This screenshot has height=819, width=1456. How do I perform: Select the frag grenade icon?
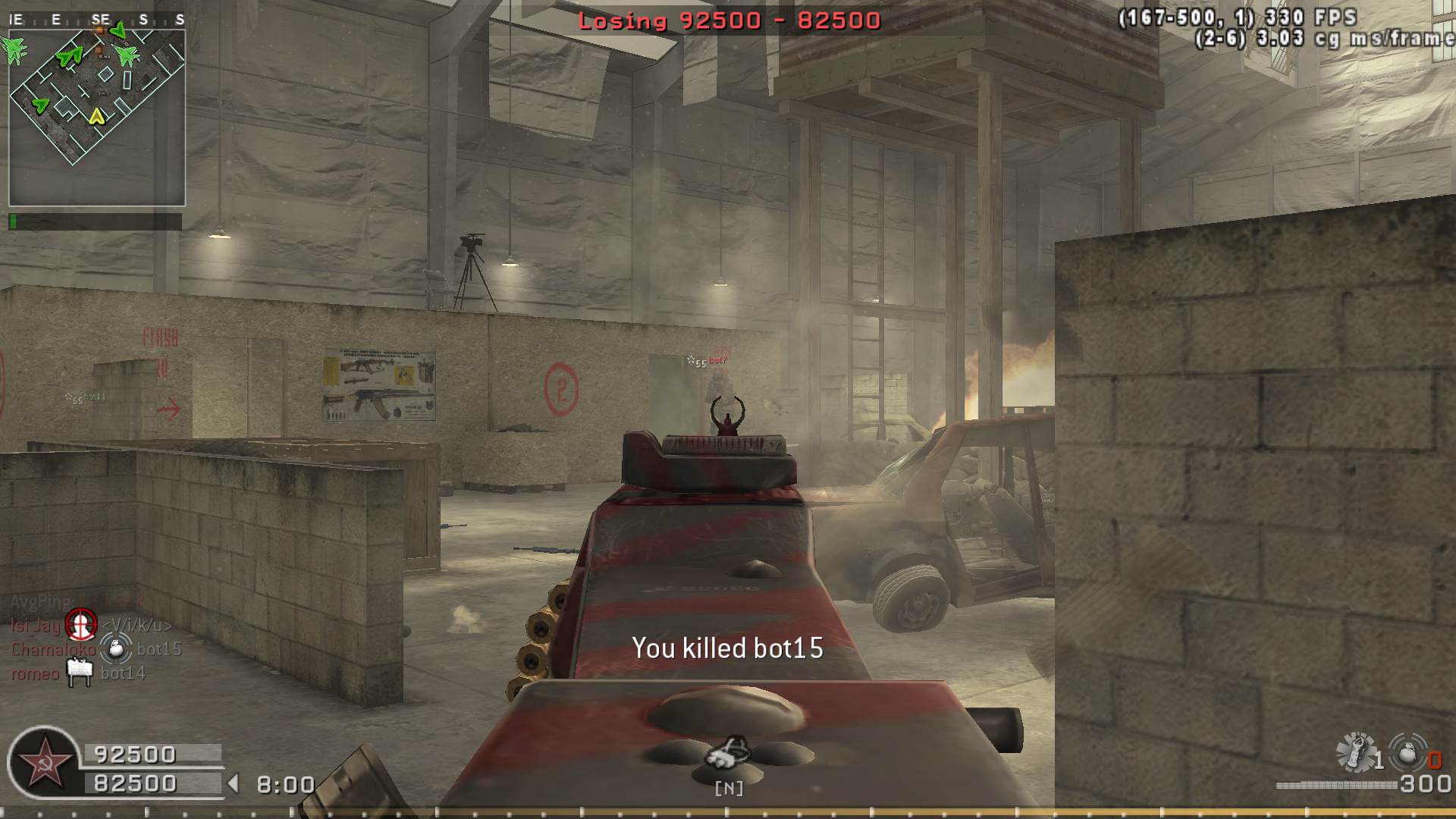tap(1408, 753)
